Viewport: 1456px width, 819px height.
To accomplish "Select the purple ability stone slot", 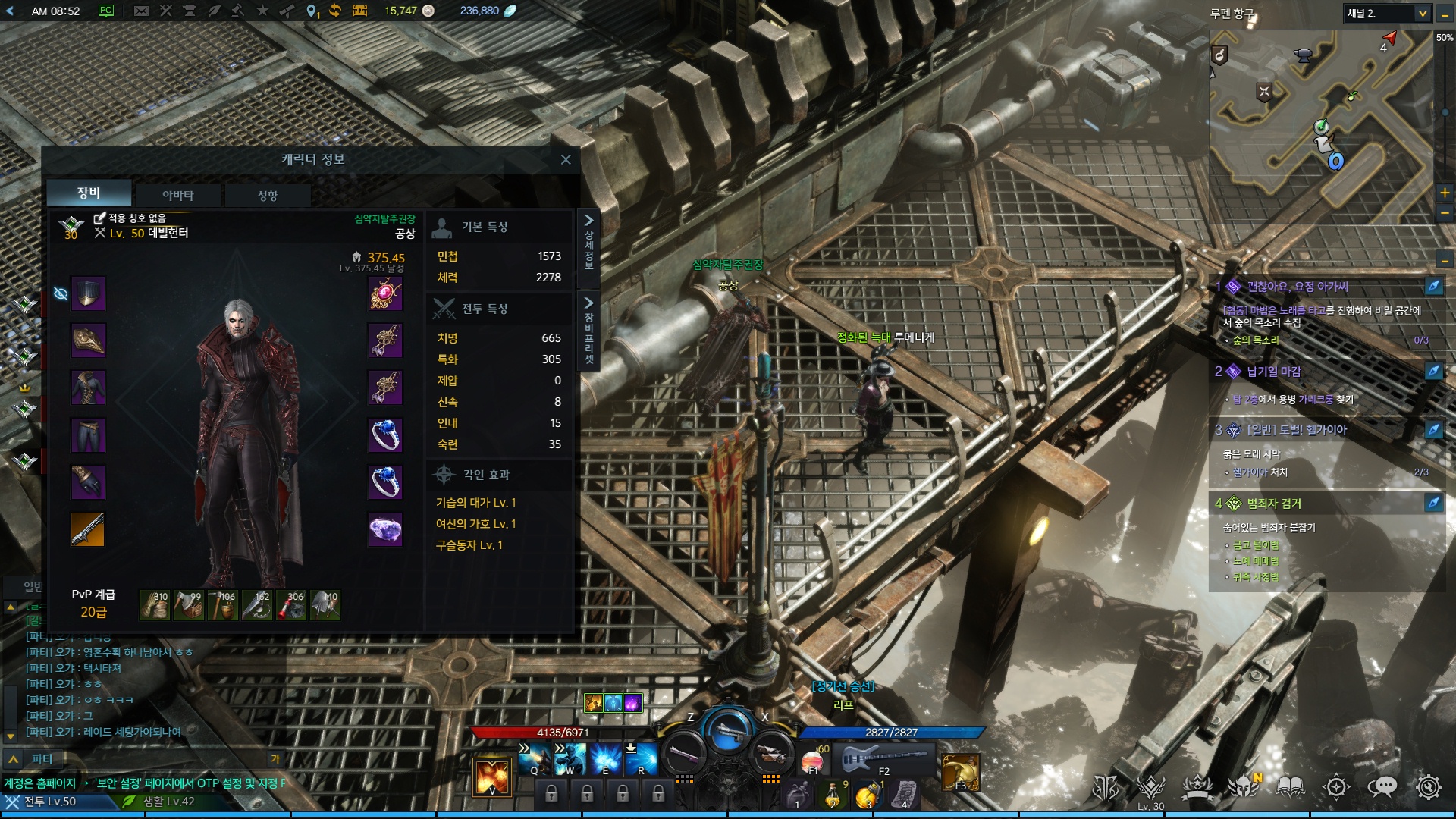I will tap(385, 529).
